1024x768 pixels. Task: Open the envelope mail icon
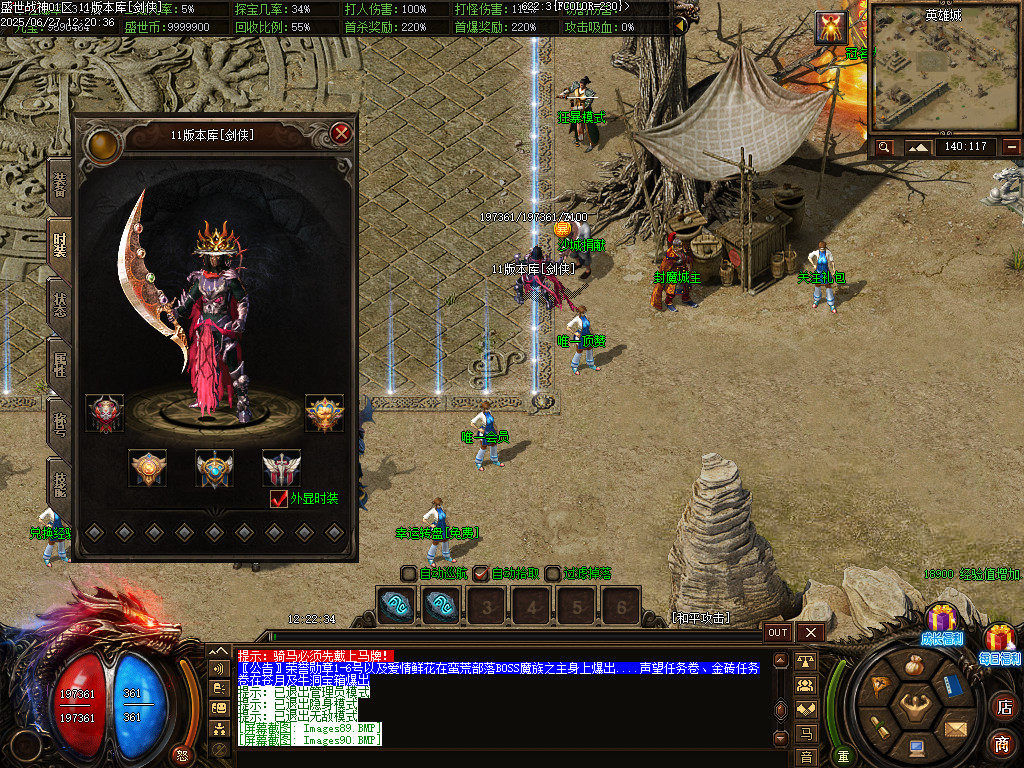pos(955,728)
